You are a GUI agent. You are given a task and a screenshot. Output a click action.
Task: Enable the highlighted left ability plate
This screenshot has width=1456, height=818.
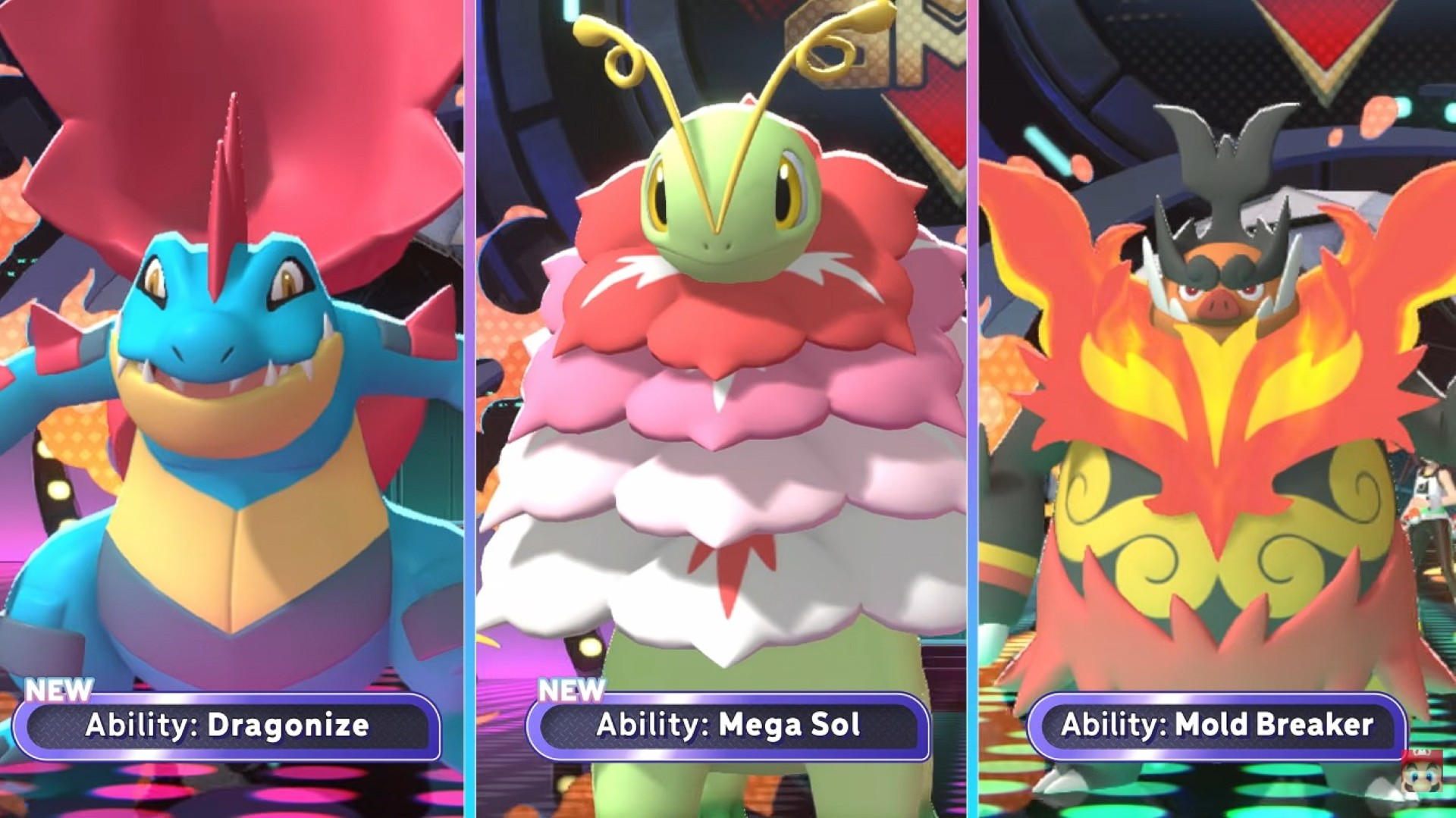pos(227,726)
